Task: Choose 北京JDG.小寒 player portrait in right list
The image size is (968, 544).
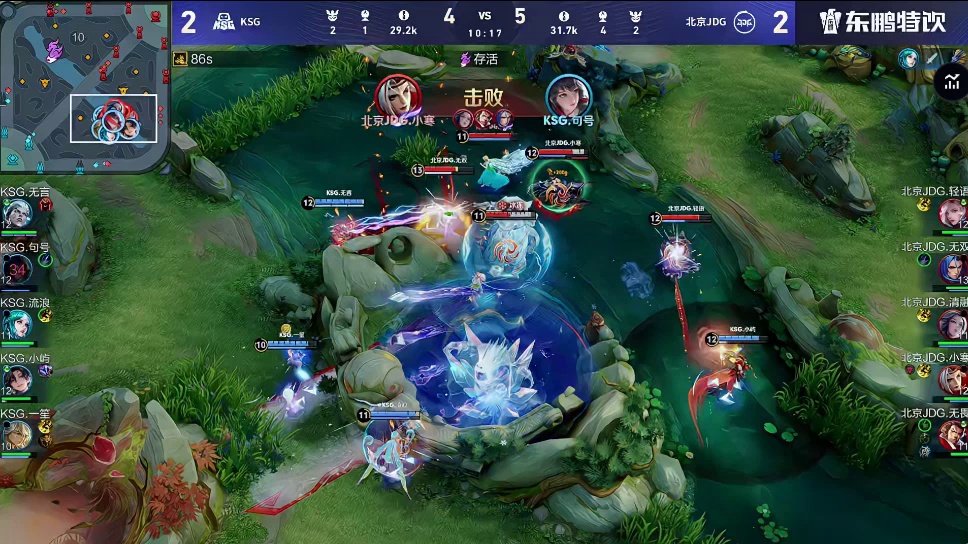Action: pos(951,379)
